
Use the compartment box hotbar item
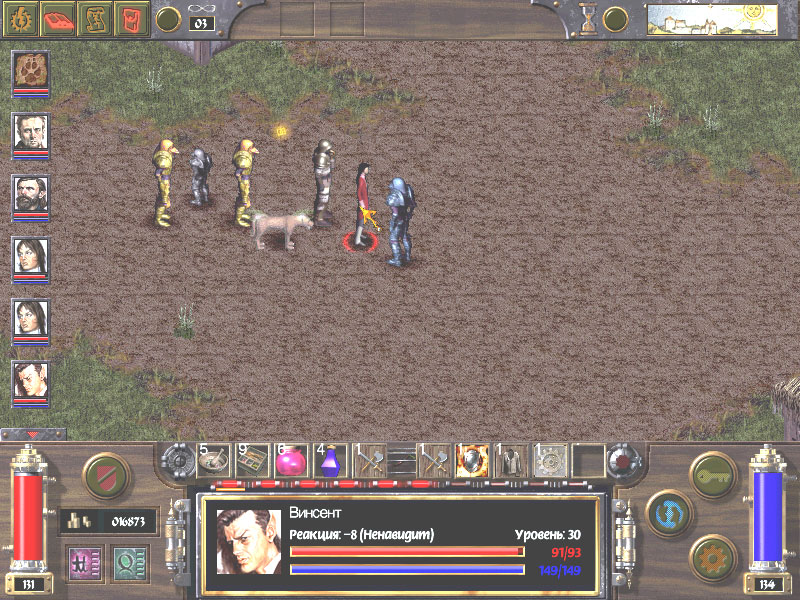[x=252, y=459]
